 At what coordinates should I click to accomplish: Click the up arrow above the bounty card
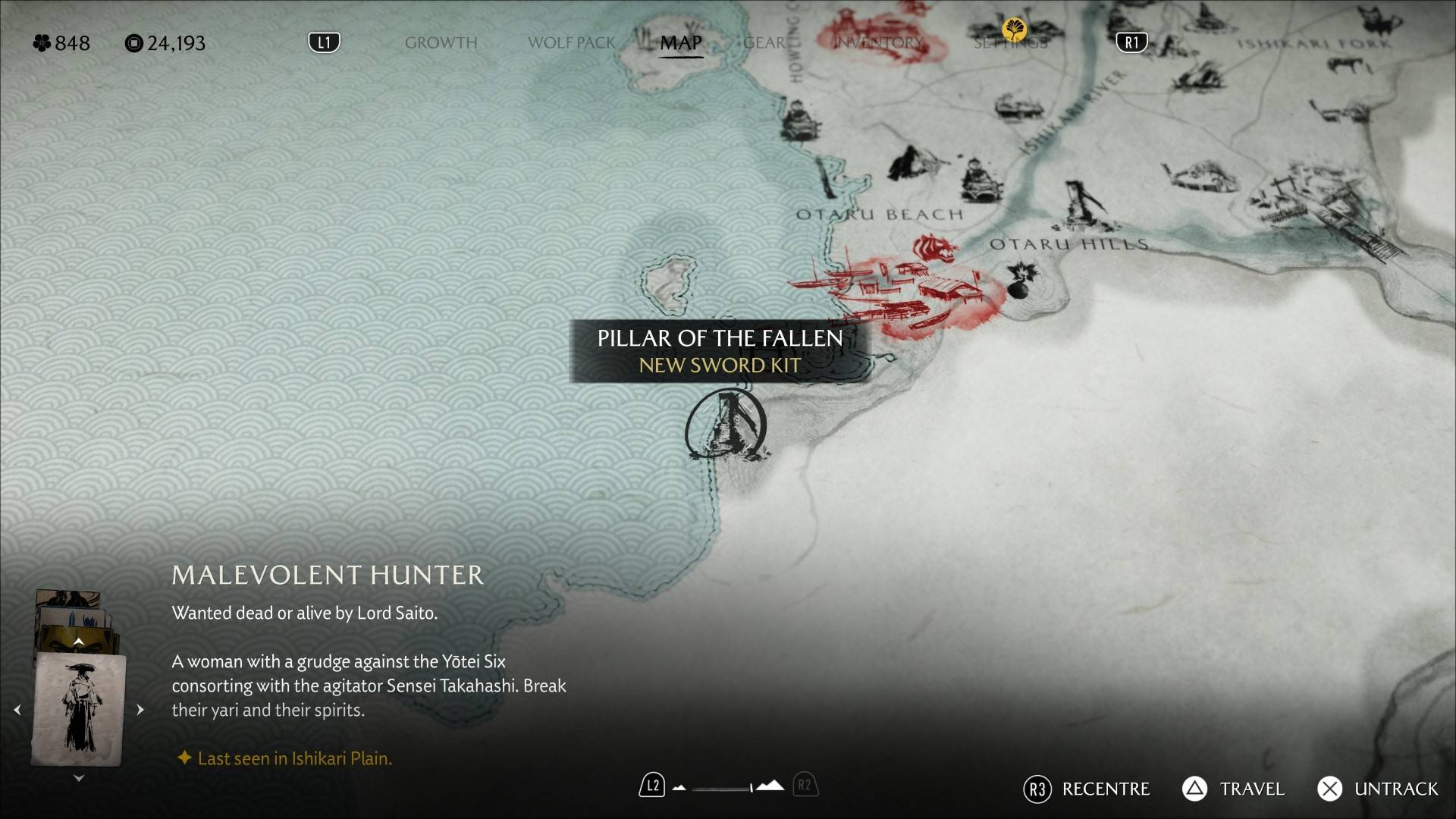[x=78, y=642]
